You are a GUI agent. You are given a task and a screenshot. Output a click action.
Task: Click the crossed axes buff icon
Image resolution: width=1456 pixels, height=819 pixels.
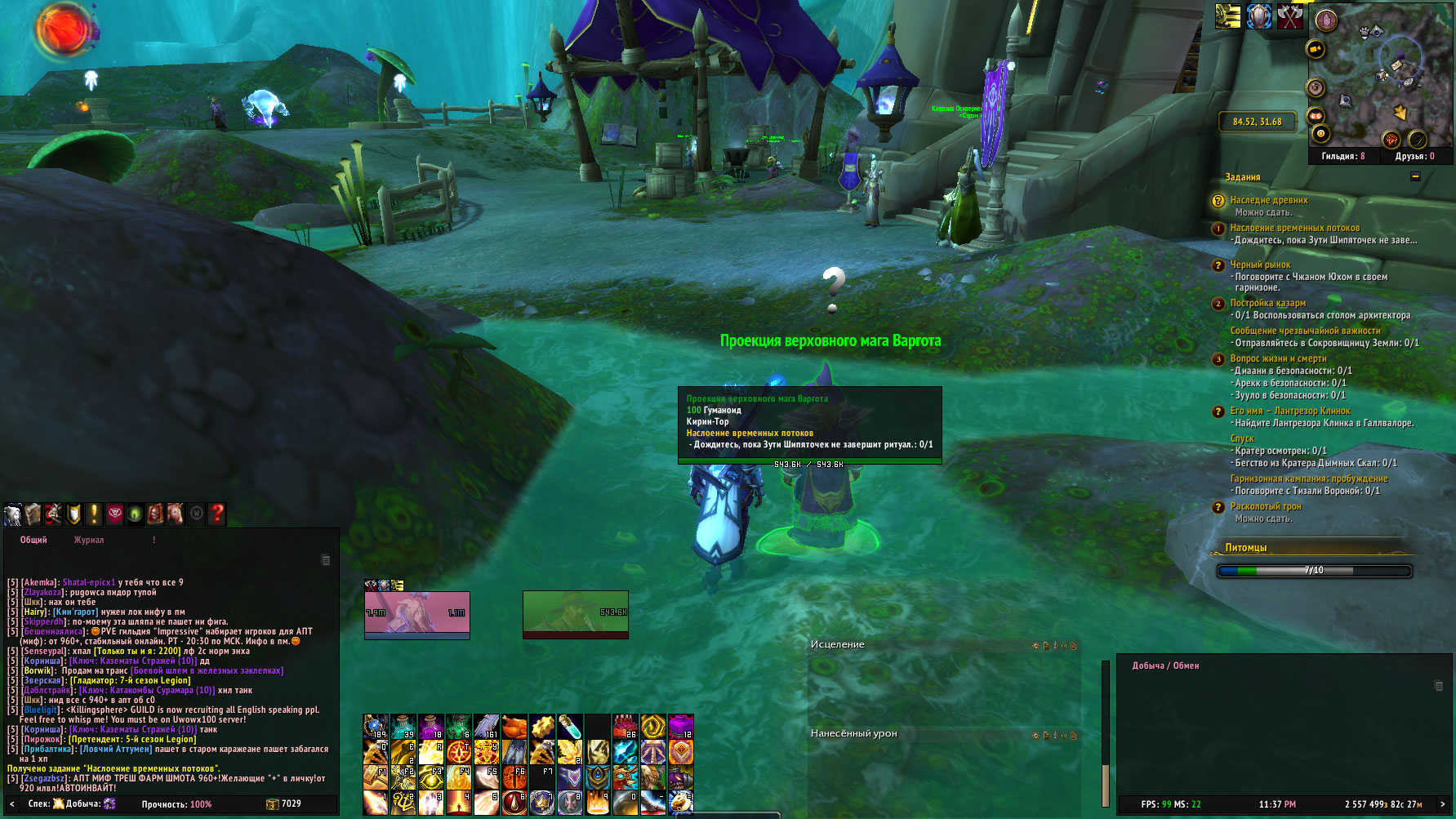(x=1290, y=16)
